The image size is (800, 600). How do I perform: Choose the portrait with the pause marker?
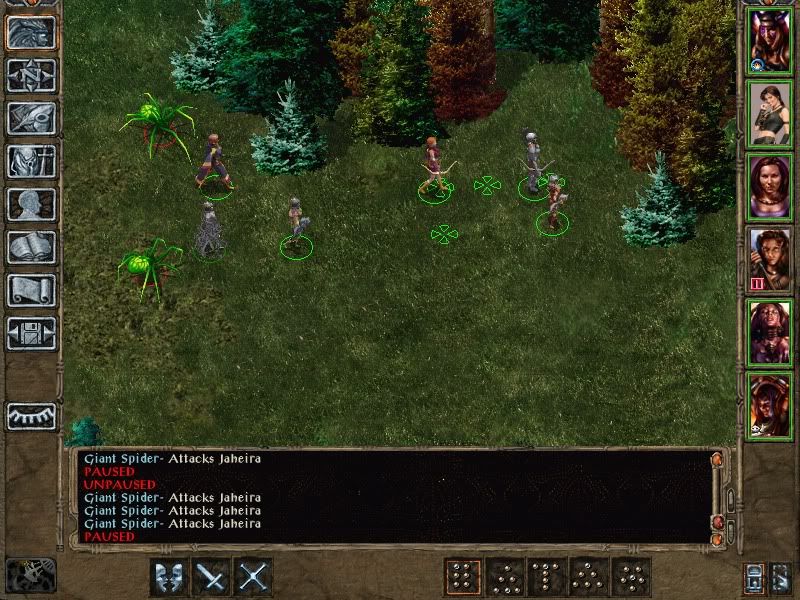(769, 260)
